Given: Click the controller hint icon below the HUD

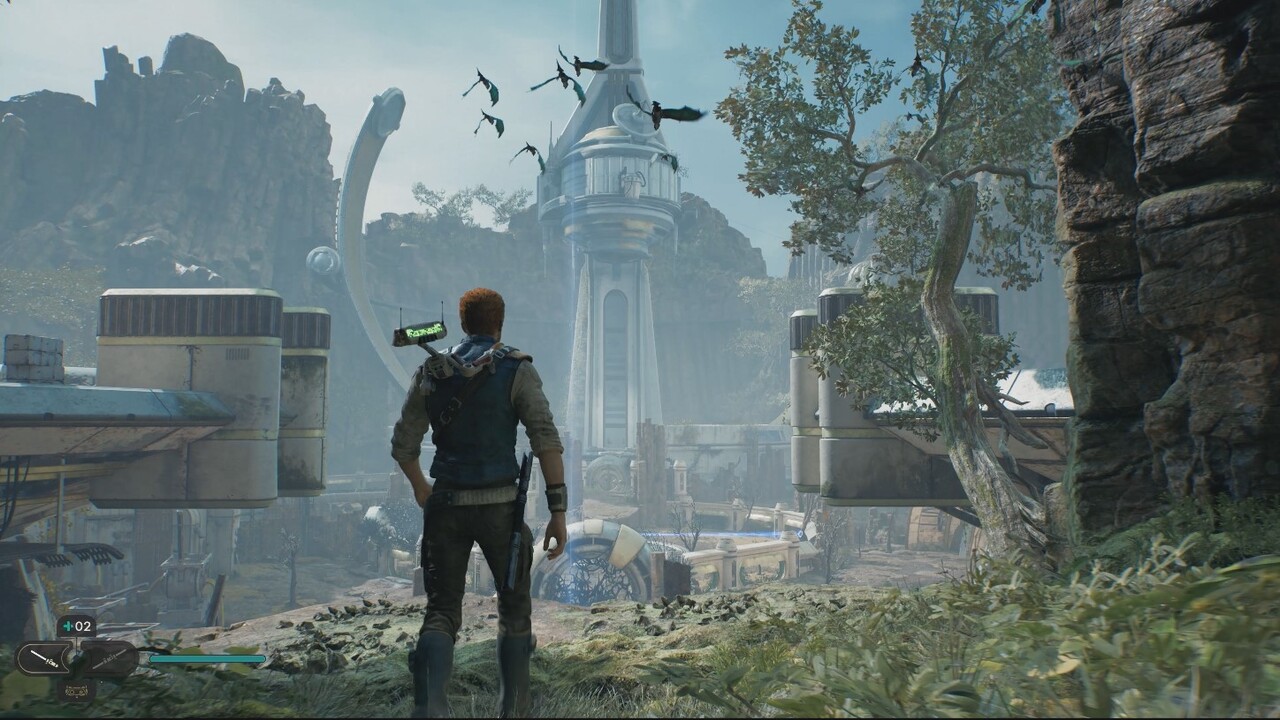Looking at the screenshot, I should 77,690.
